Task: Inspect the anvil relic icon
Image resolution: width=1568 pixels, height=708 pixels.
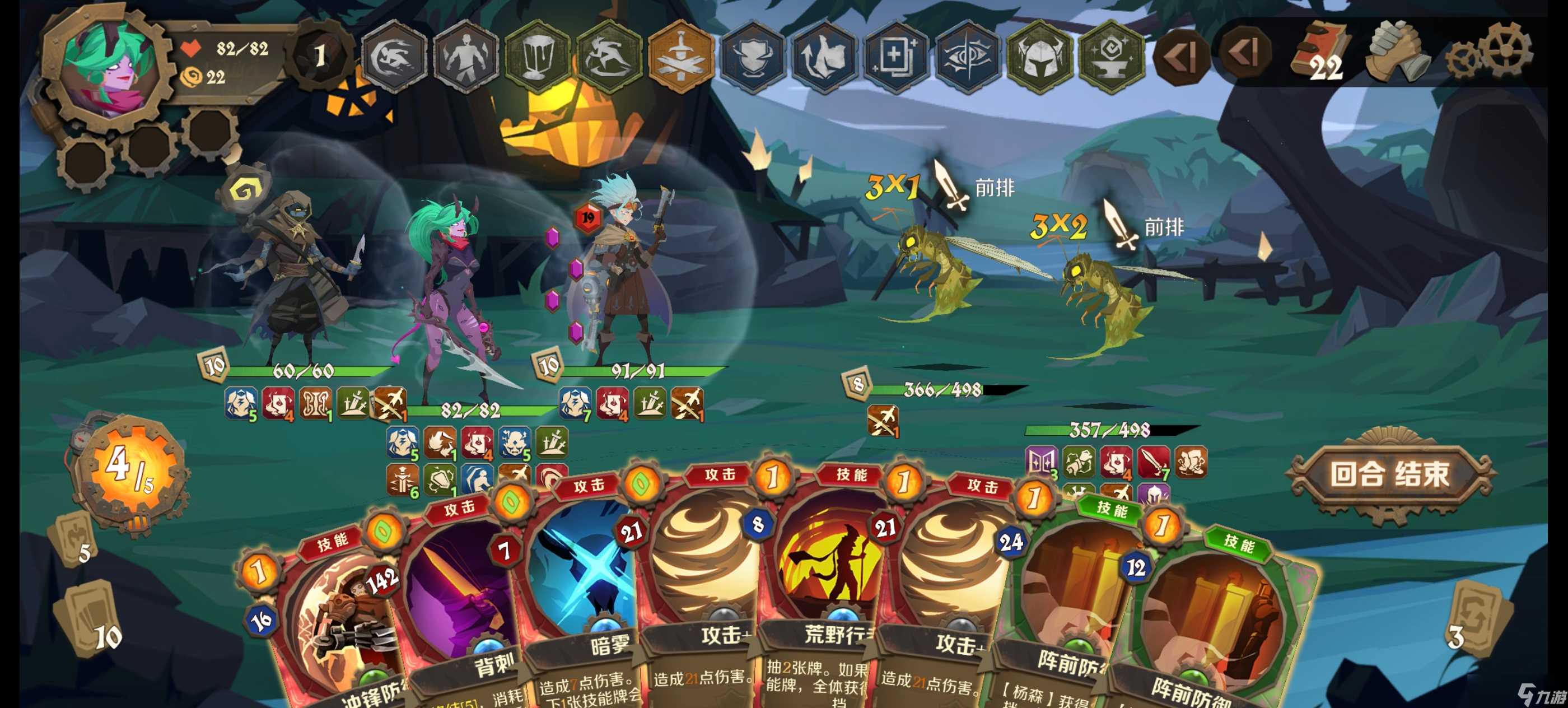Action: [x=1111, y=56]
